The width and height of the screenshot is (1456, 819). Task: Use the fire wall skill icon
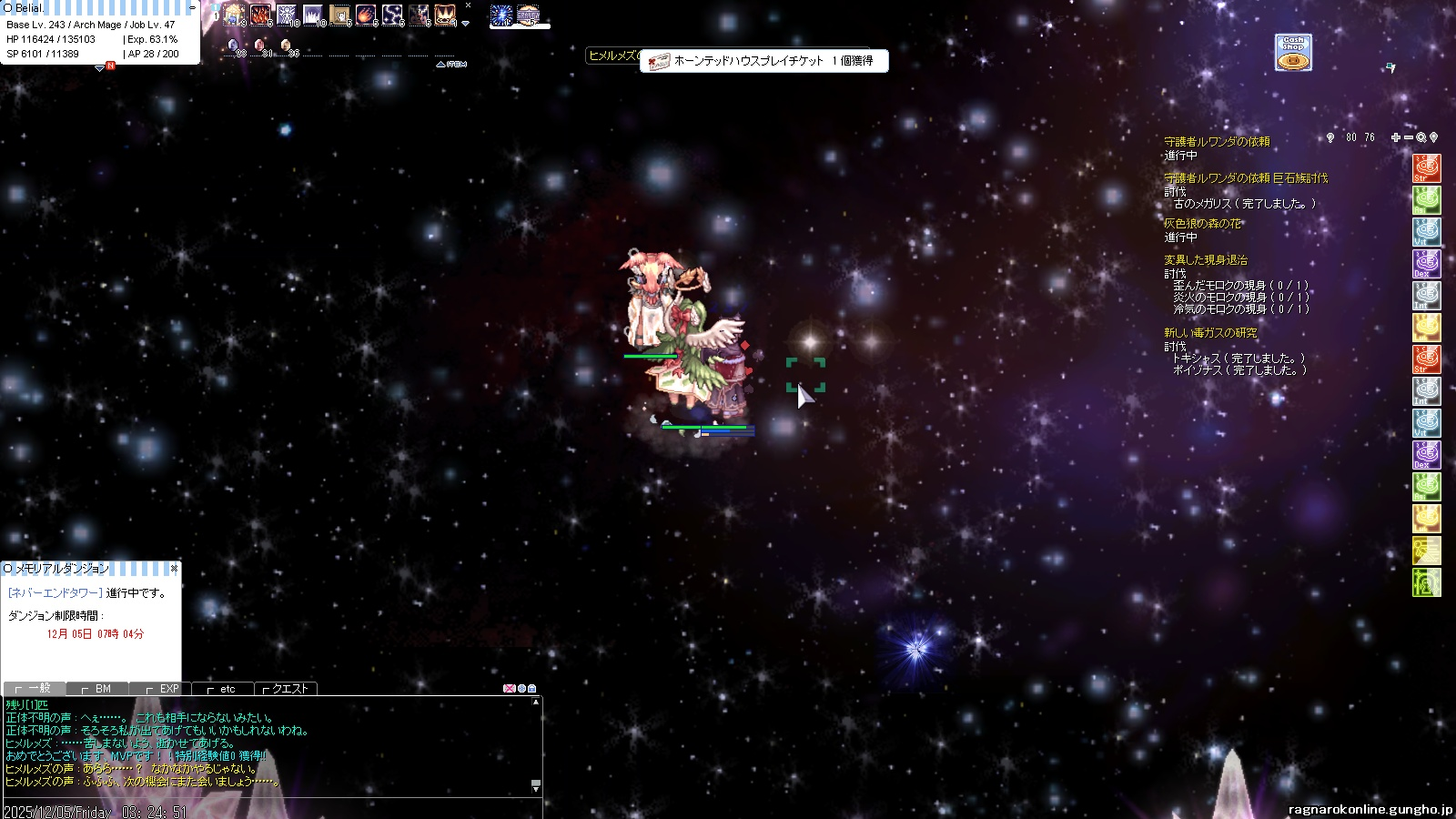pyautogui.click(x=261, y=15)
